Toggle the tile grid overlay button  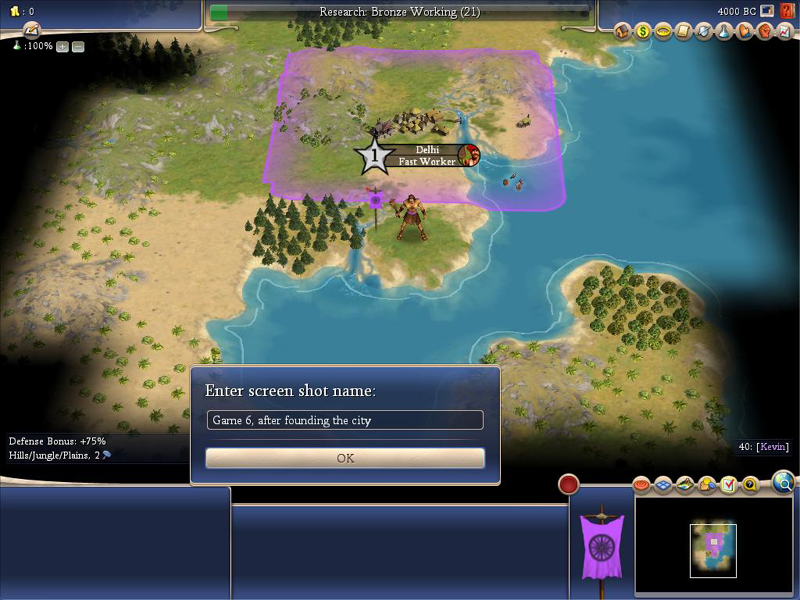[x=664, y=485]
